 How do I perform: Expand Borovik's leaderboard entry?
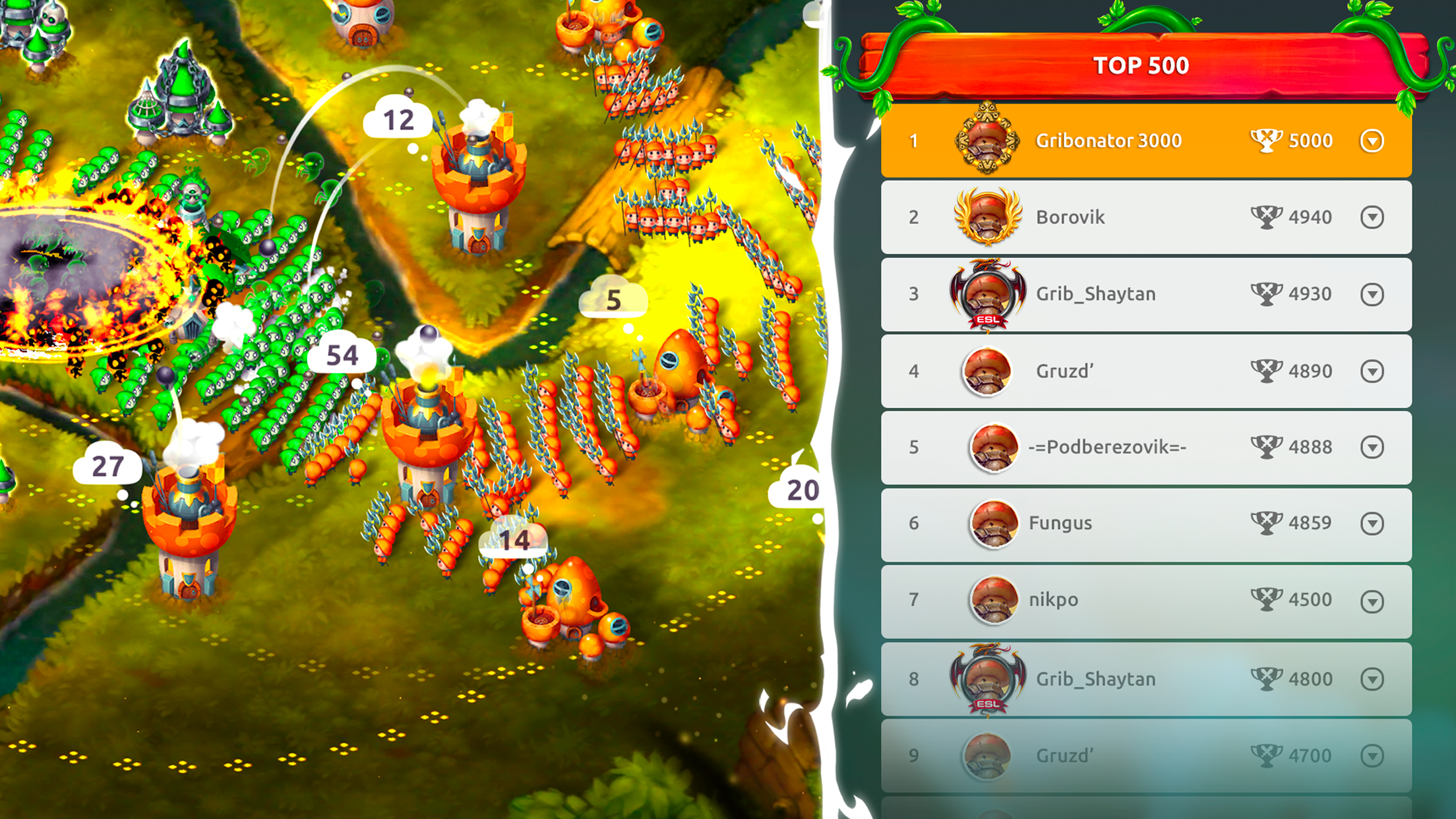[1372, 216]
